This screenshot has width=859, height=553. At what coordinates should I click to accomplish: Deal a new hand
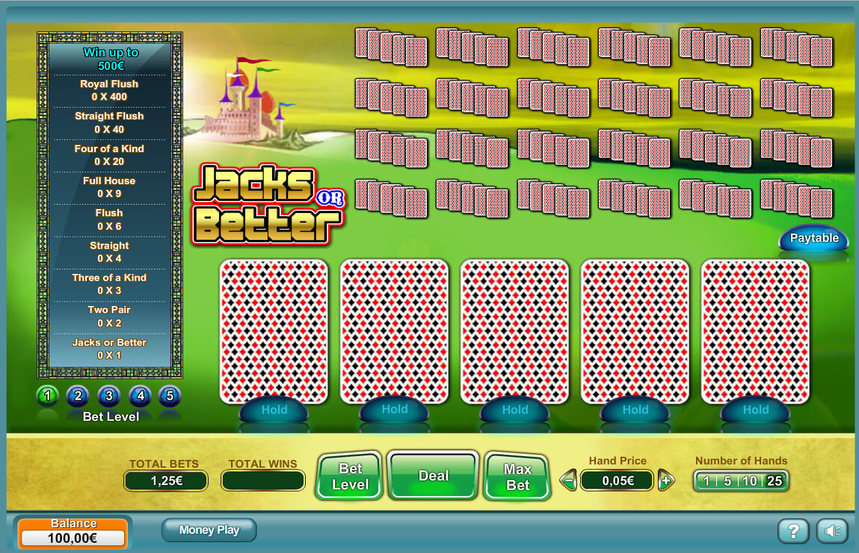pos(433,476)
